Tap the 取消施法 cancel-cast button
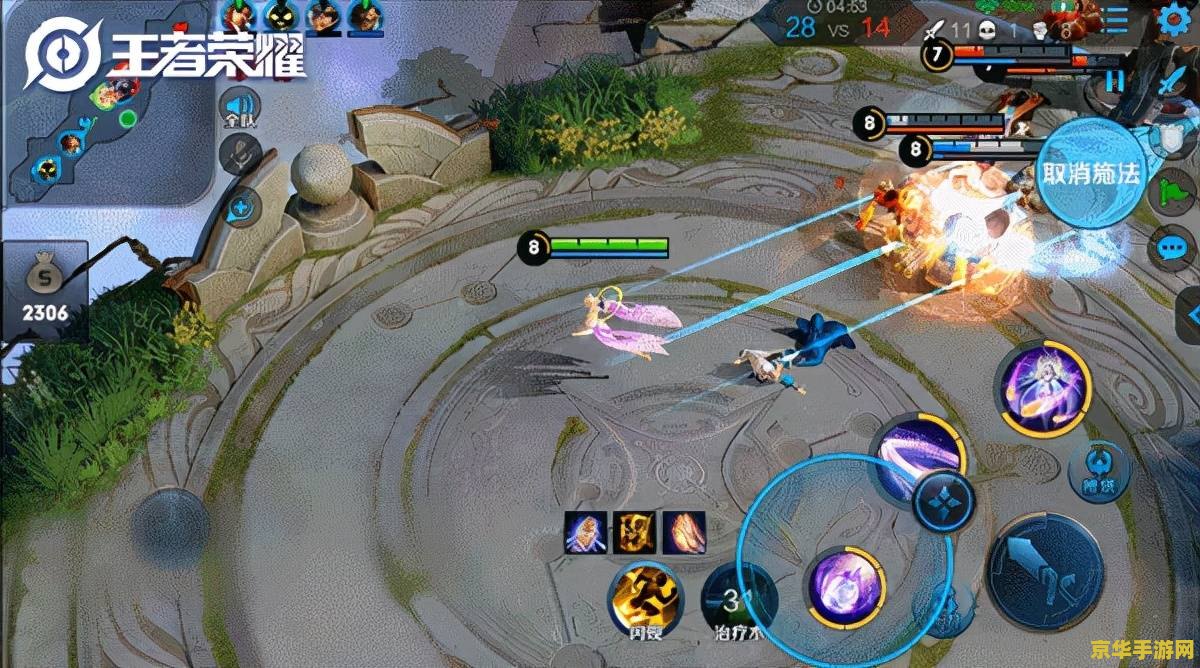 click(1090, 173)
